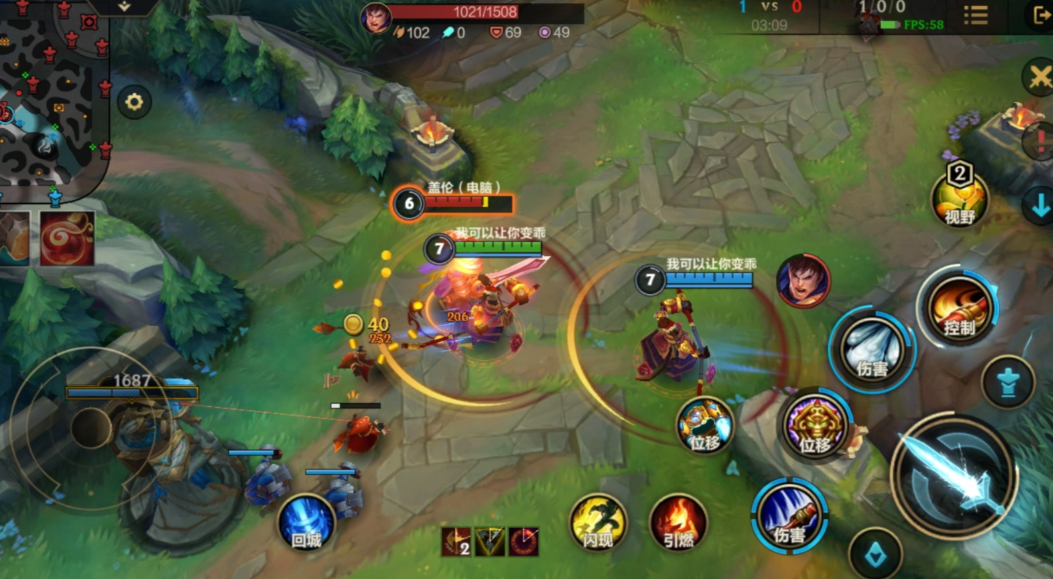
Task: Cast the 闪现 flash spell
Action: pos(598,521)
